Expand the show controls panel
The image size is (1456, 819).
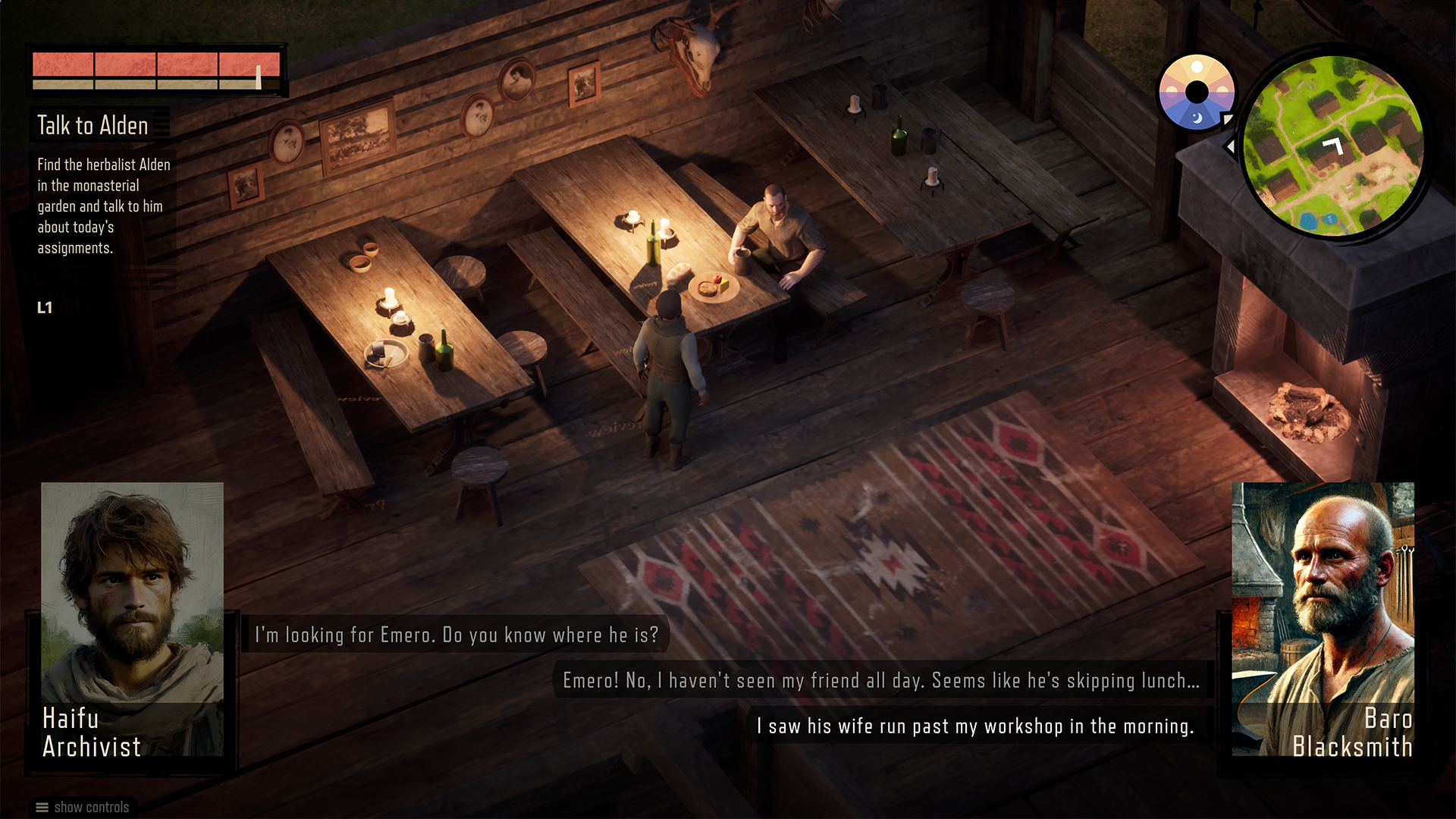91,807
